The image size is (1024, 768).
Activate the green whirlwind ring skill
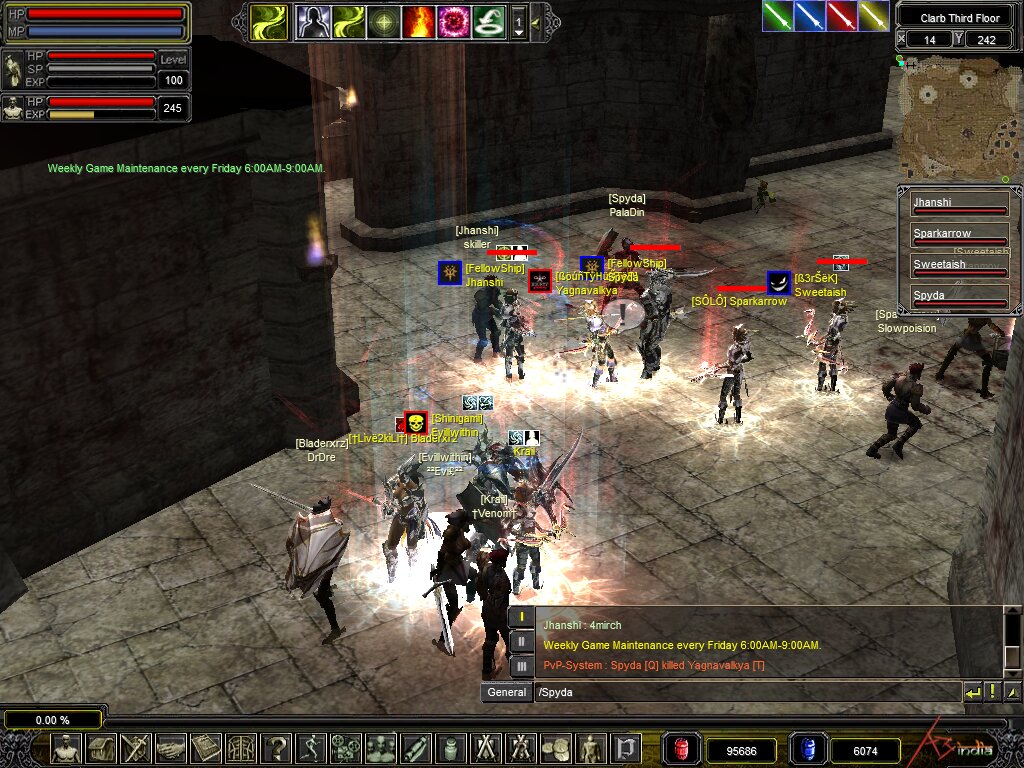(x=487, y=21)
